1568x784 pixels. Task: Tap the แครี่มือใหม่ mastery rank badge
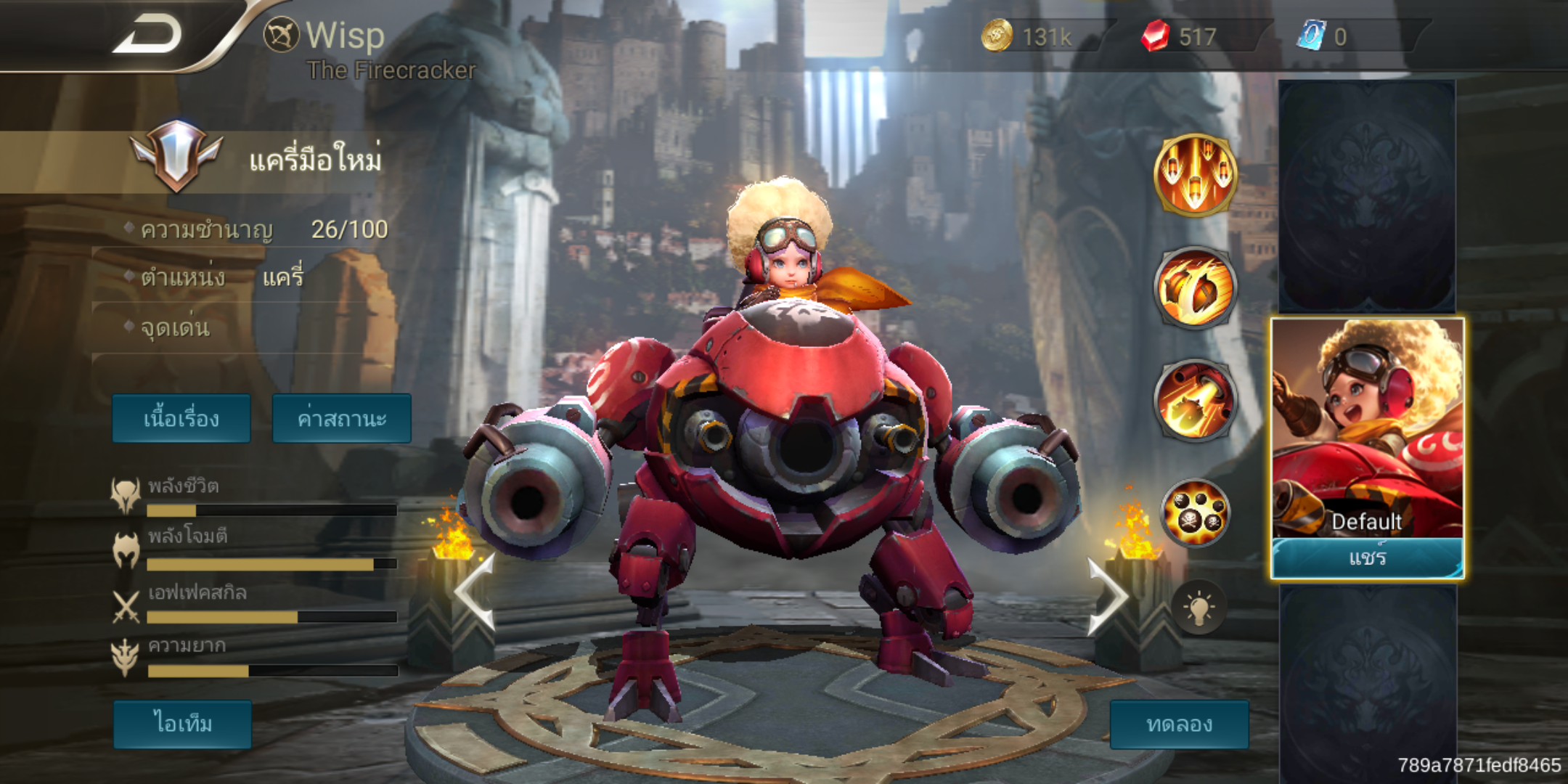(x=176, y=156)
